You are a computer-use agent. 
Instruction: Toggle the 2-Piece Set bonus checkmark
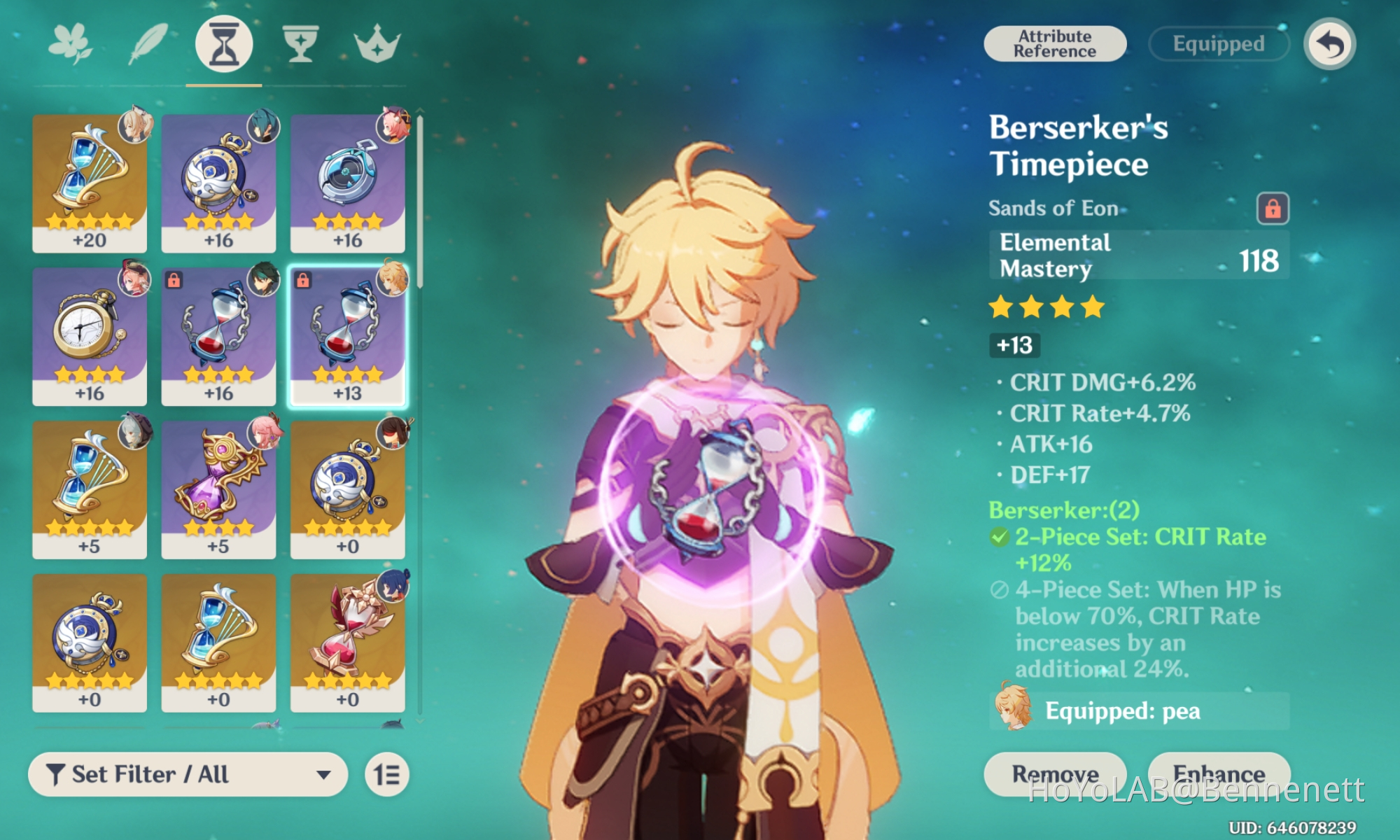click(999, 537)
